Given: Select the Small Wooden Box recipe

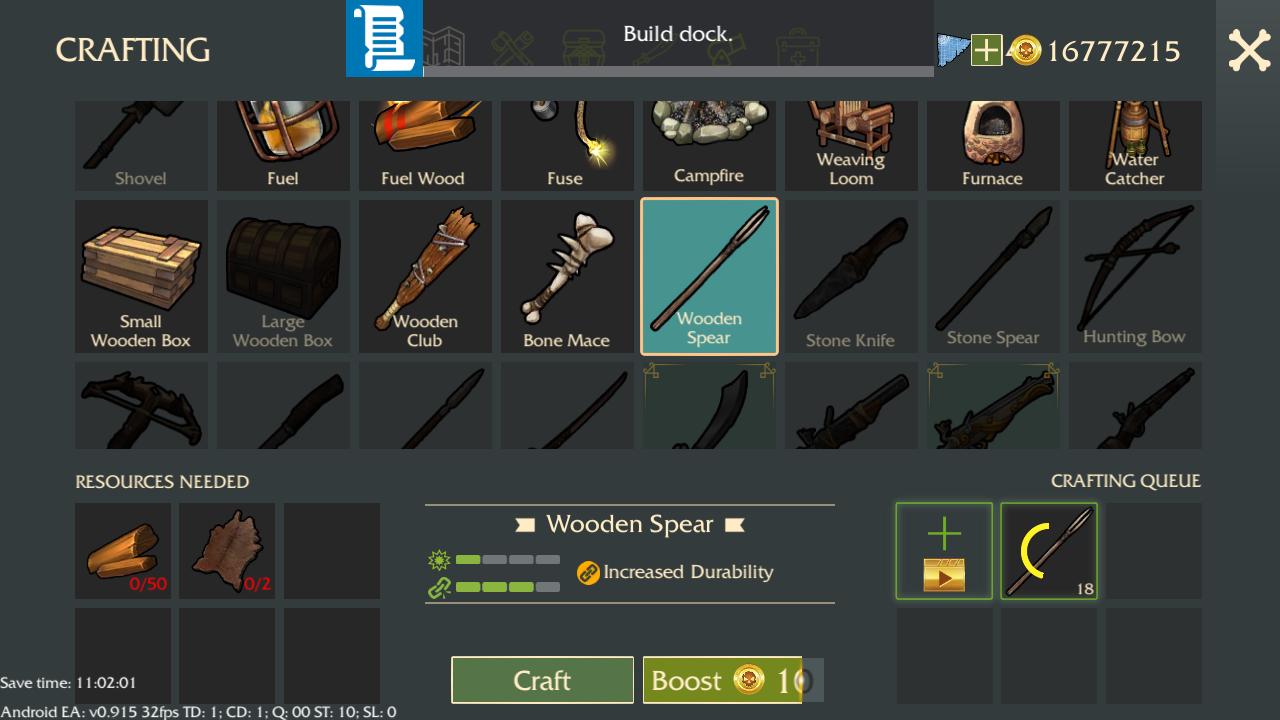Looking at the screenshot, I should pyautogui.click(x=141, y=276).
